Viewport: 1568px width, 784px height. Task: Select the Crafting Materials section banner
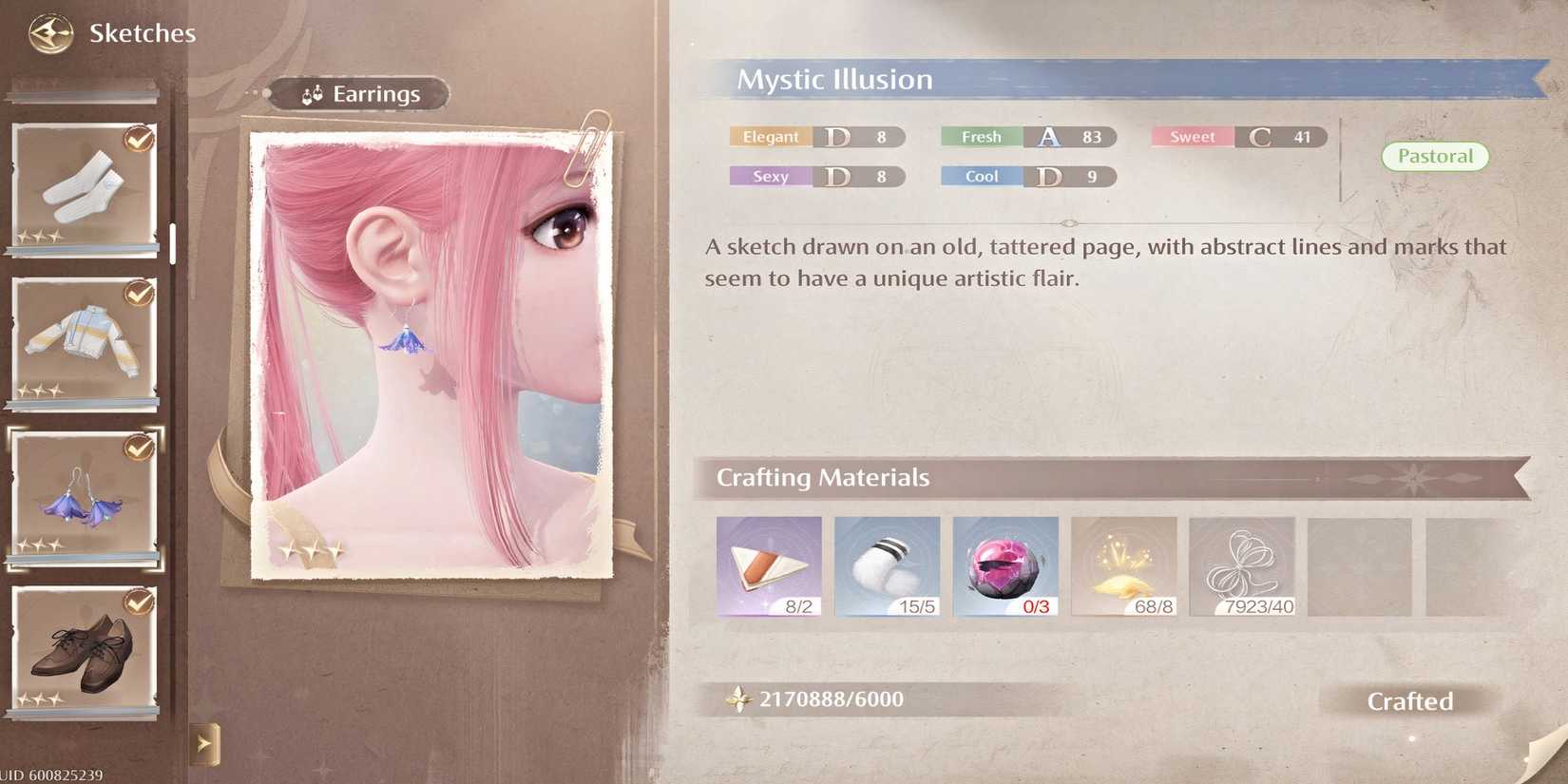click(x=823, y=478)
